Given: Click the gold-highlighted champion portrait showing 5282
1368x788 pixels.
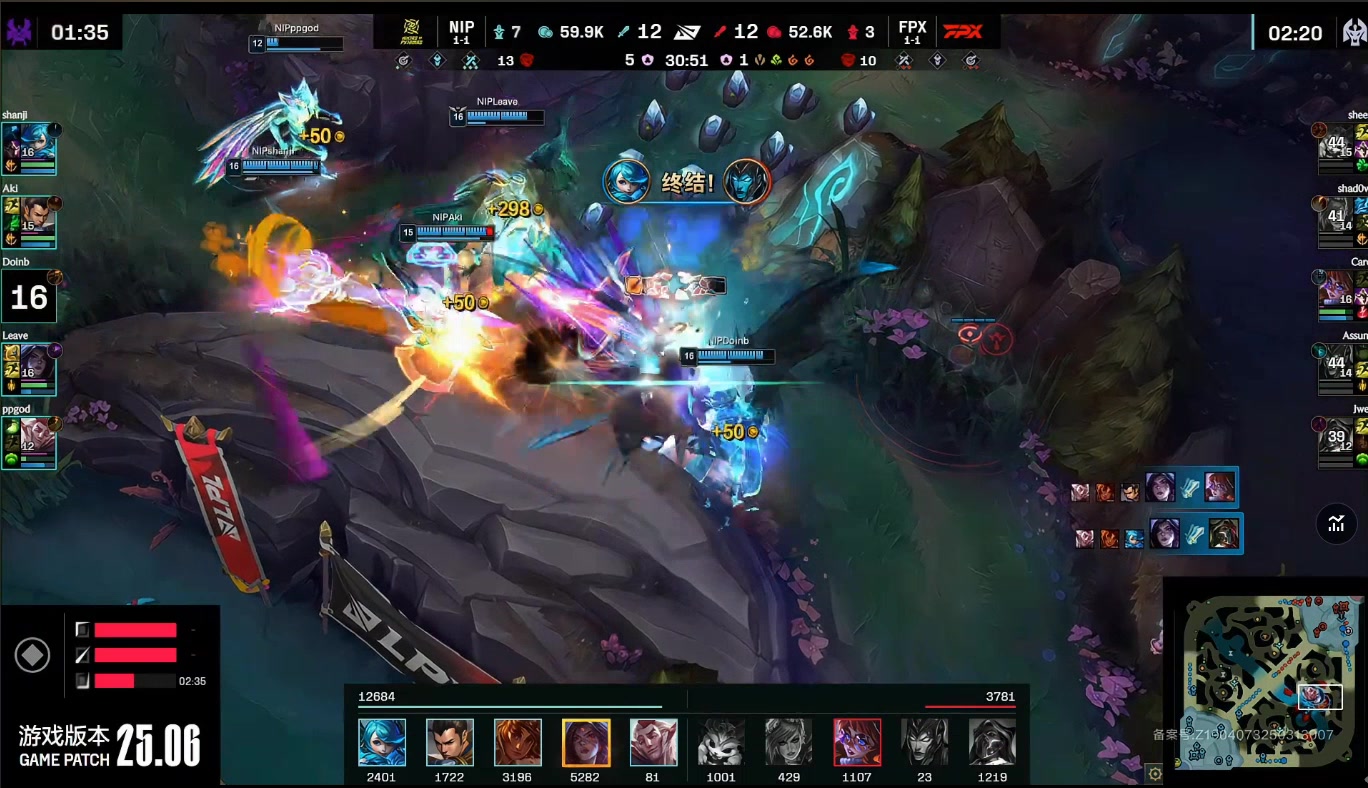Looking at the screenshot, I should pyautogui.click(x=586, y=743).
